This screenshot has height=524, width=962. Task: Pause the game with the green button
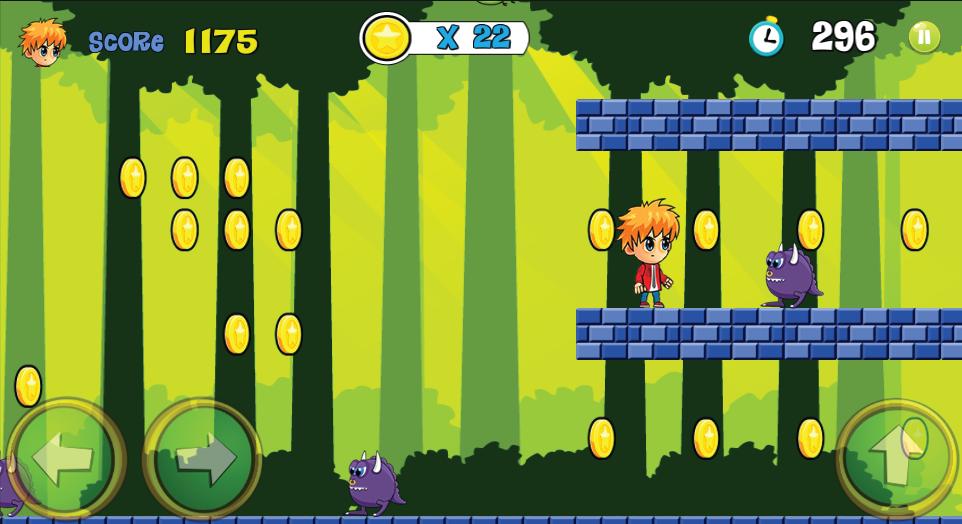923,38
